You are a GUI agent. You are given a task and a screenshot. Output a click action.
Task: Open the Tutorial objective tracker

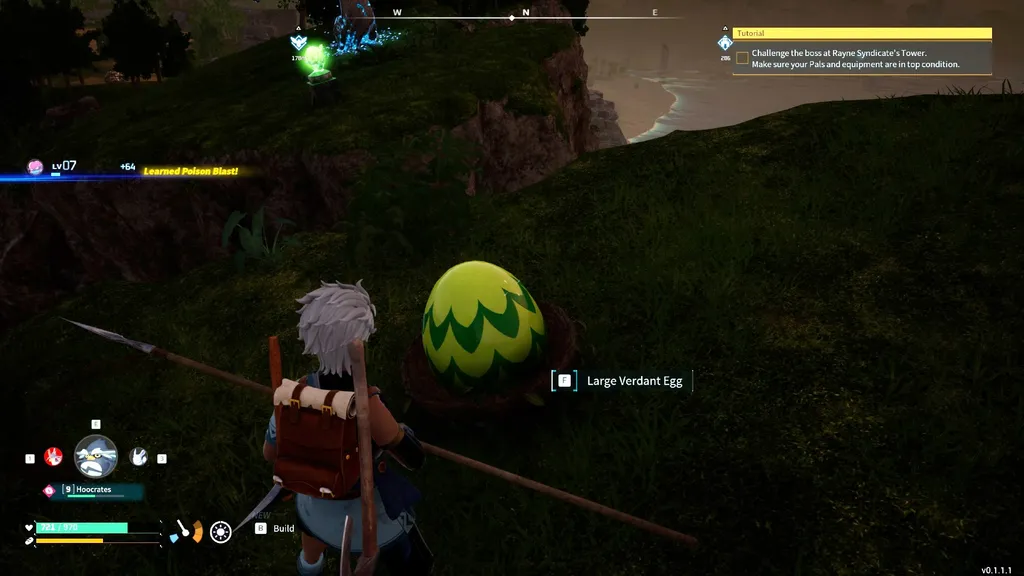pos(862,33)
